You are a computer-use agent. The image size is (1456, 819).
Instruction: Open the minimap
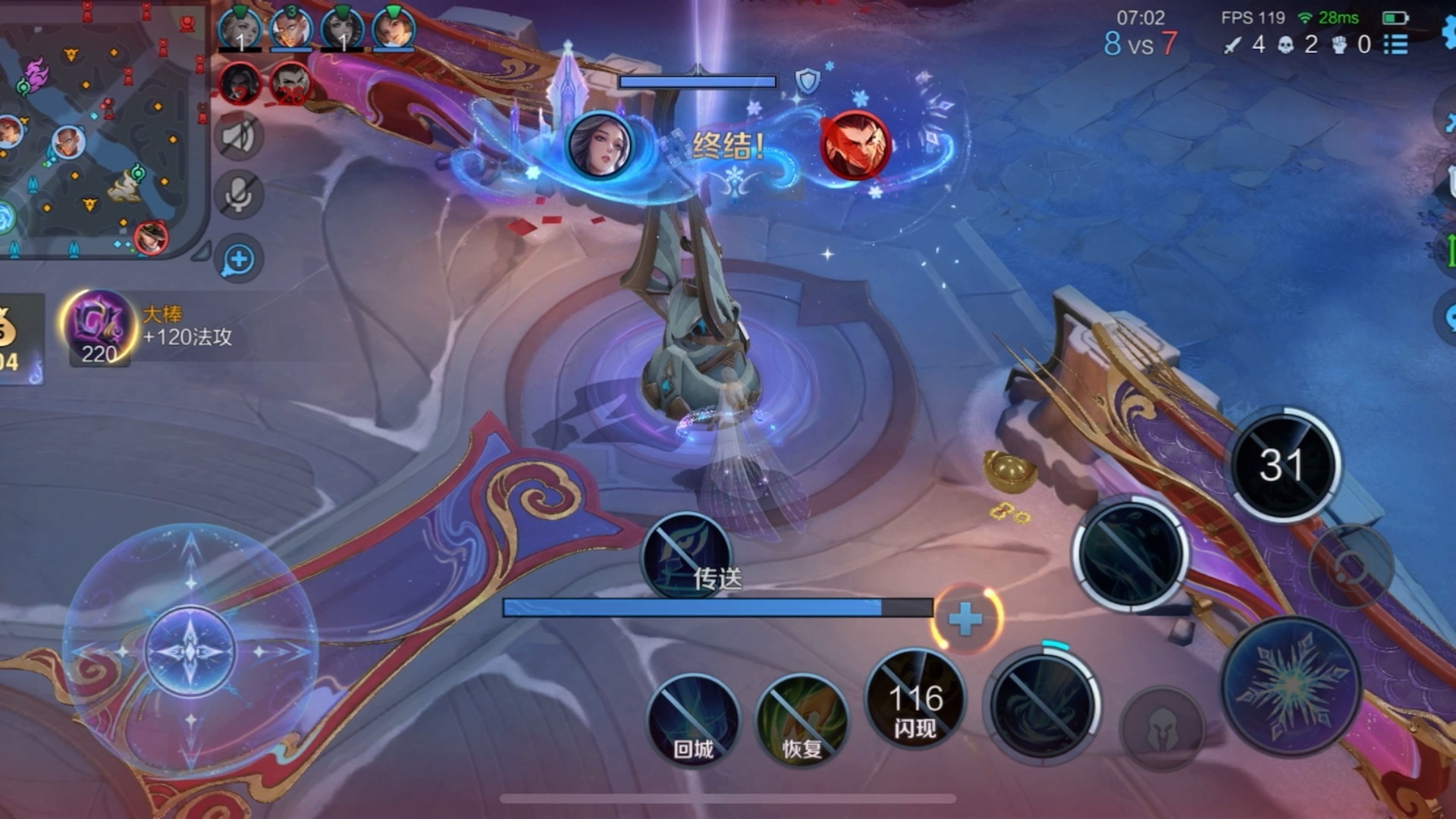point(102,129)
